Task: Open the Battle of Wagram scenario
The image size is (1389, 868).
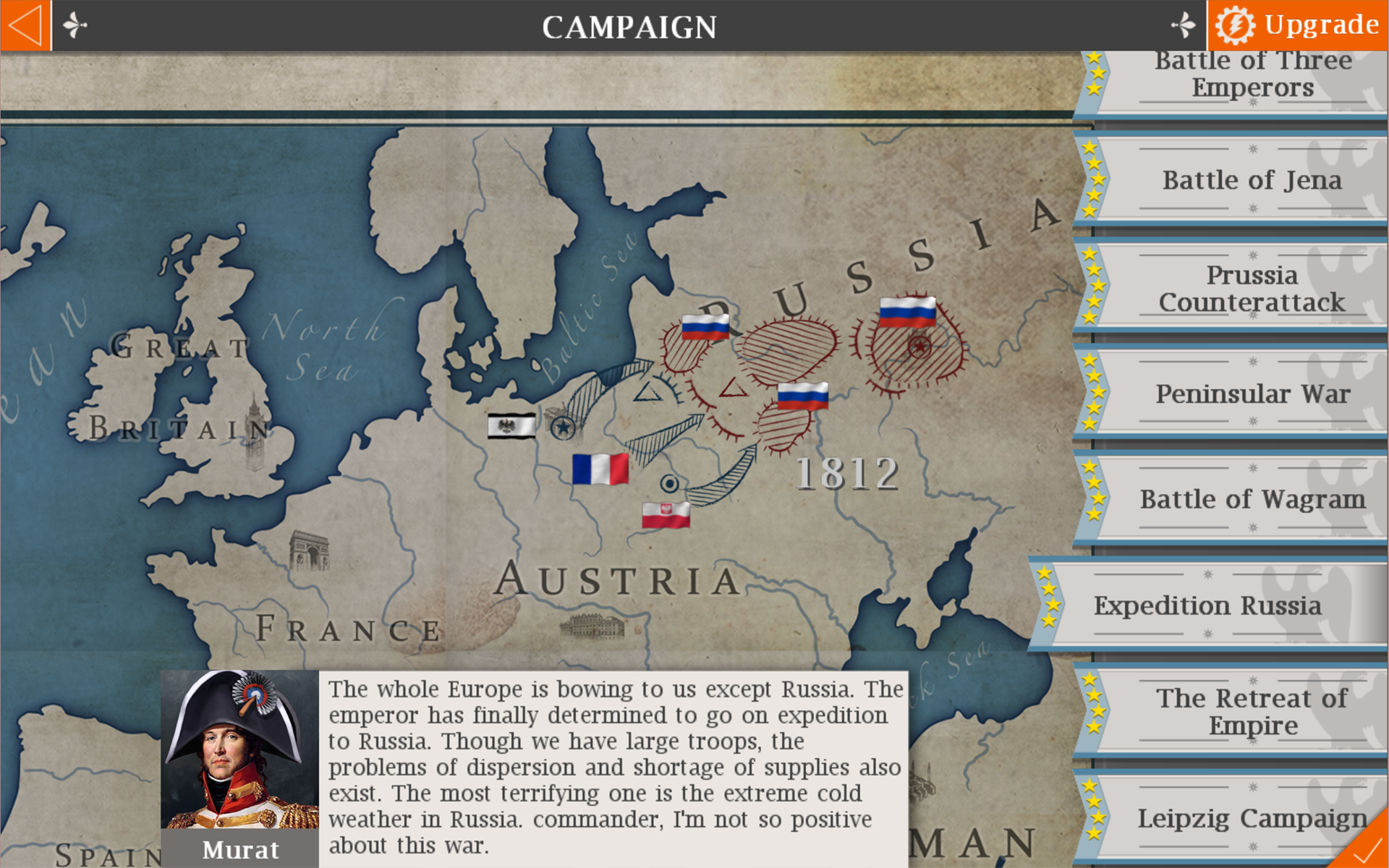Action: [1252, 499]
